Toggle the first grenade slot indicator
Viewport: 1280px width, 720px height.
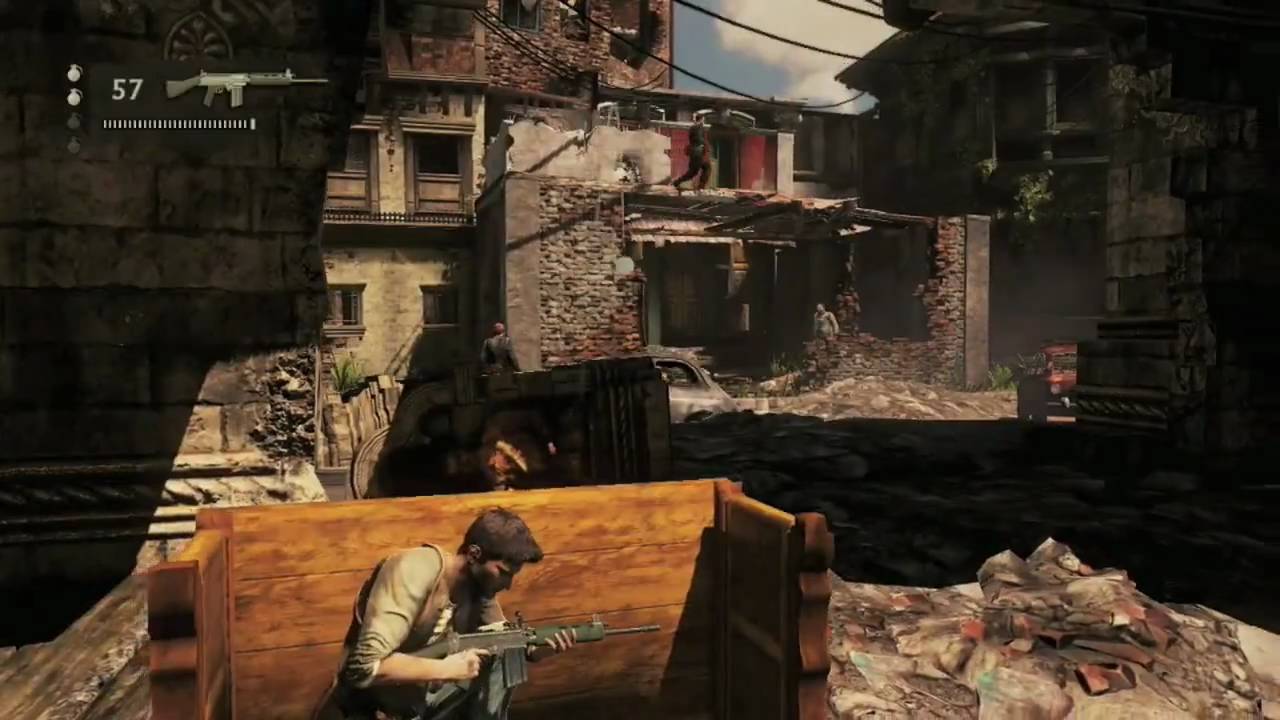(74, 74)
